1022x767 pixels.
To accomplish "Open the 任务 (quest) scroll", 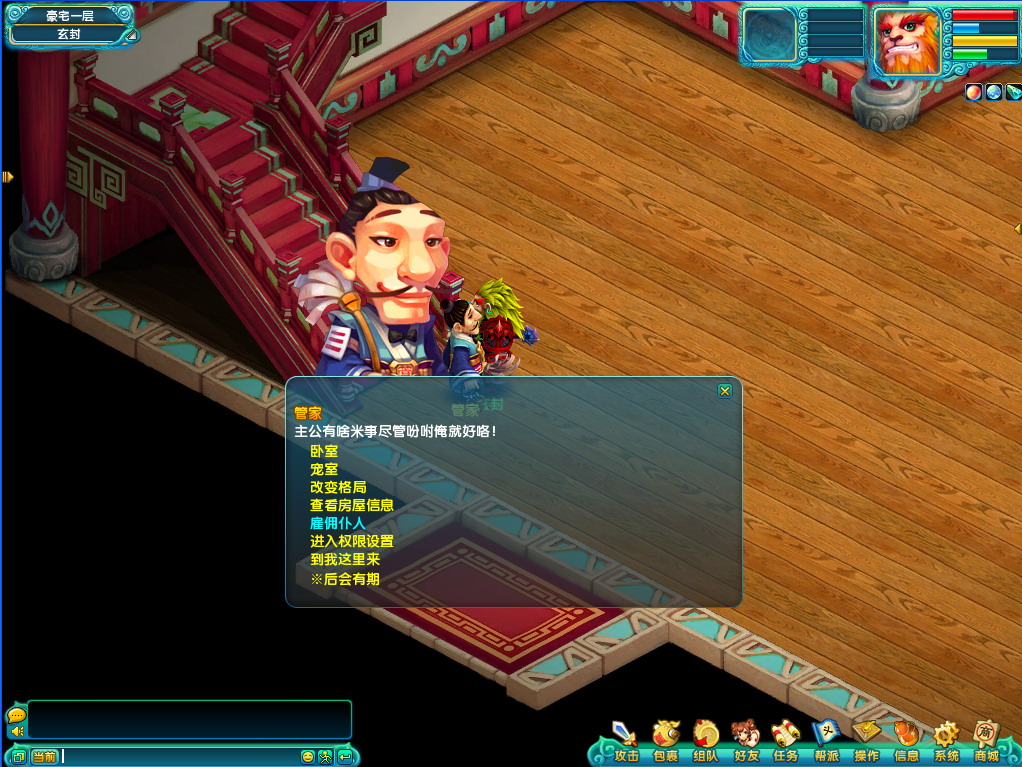I will 786,739.
